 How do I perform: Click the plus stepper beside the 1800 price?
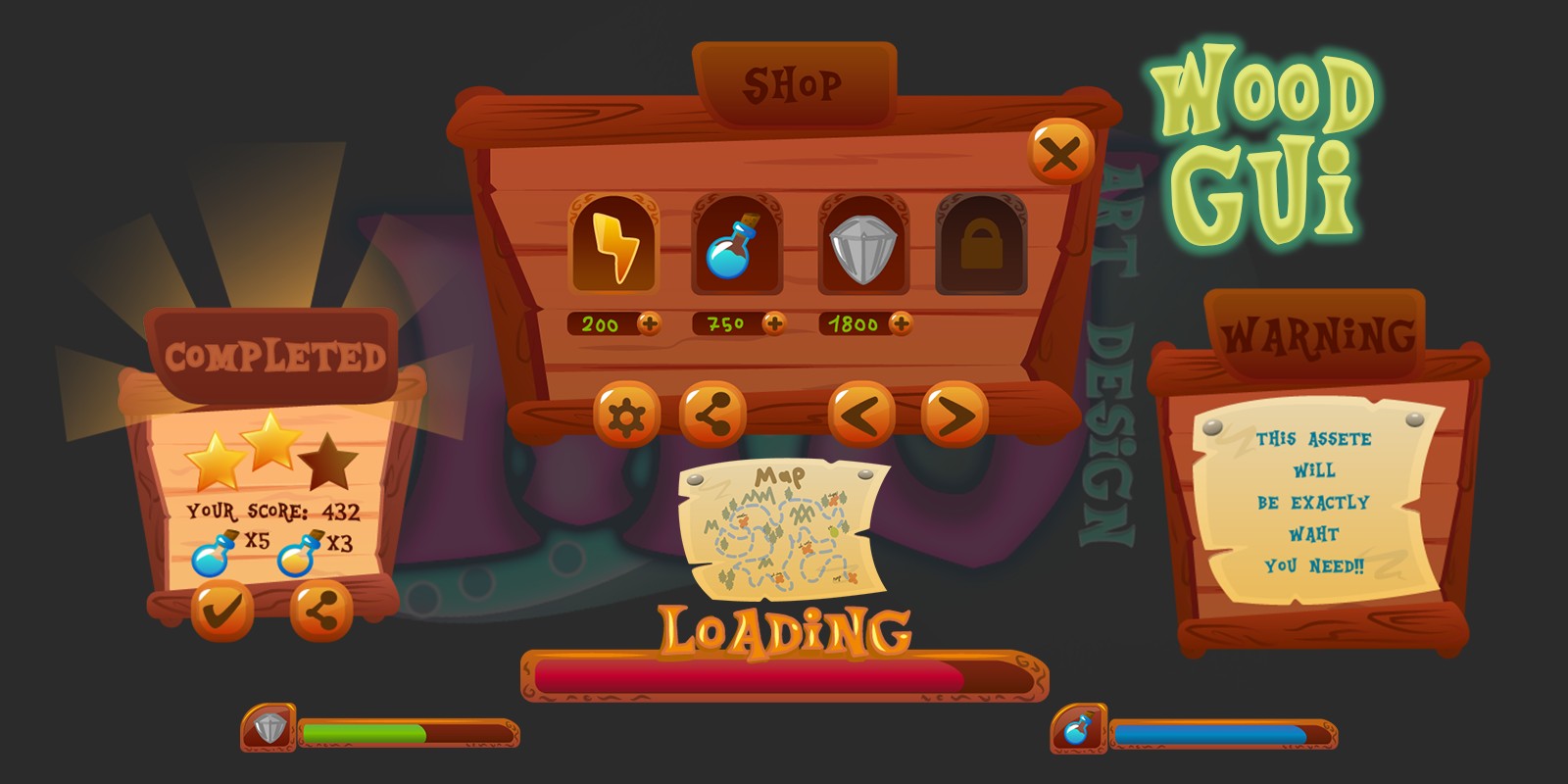coord(901,323)
